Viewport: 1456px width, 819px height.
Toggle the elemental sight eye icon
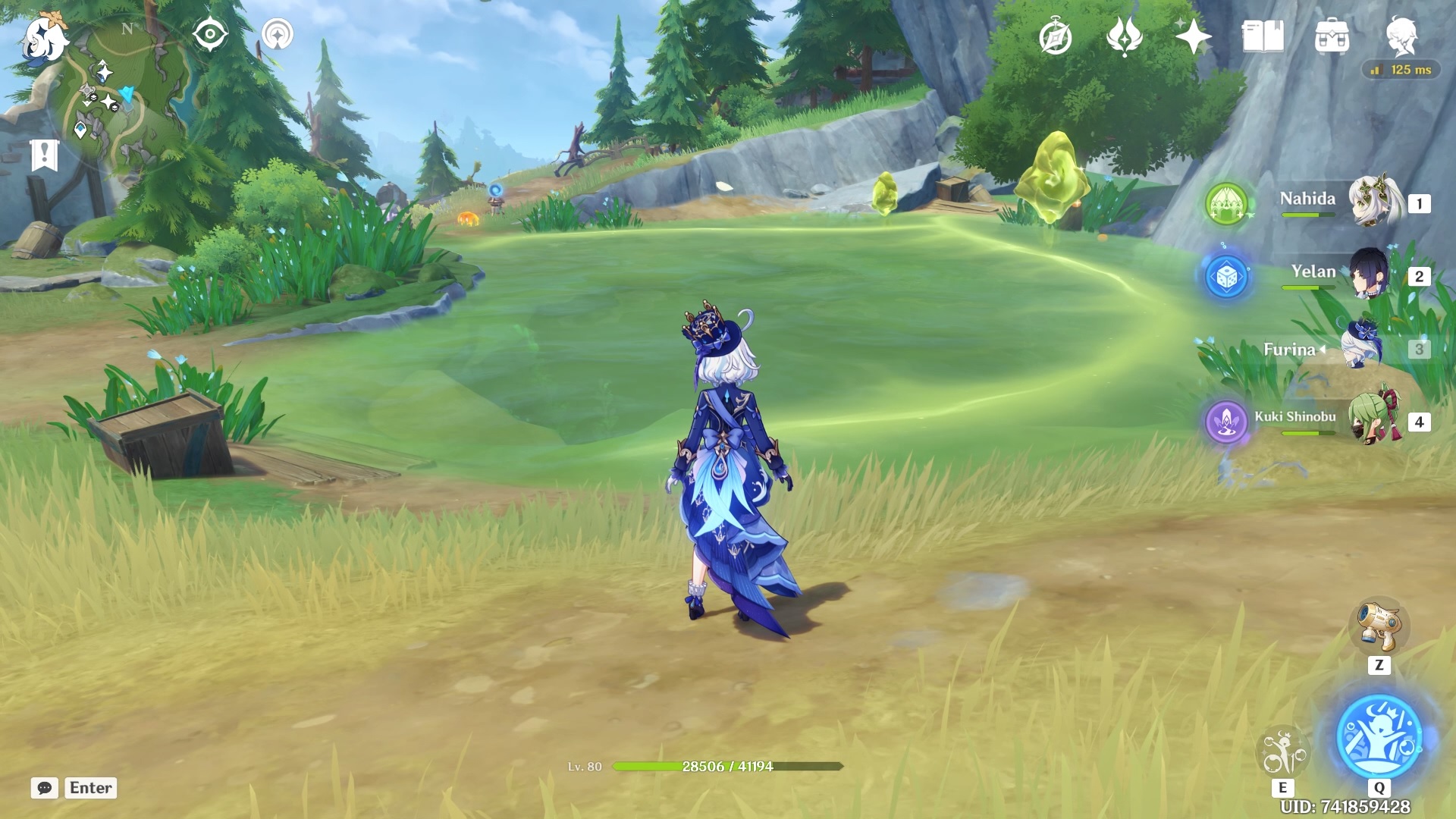[x=210, y=35]
